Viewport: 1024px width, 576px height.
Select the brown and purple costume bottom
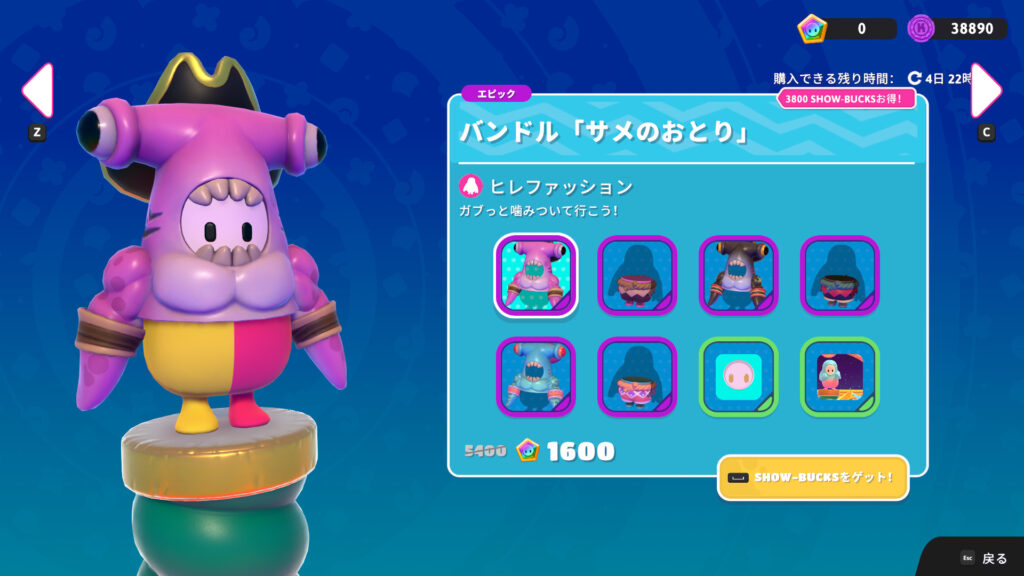tap(637, 275)
